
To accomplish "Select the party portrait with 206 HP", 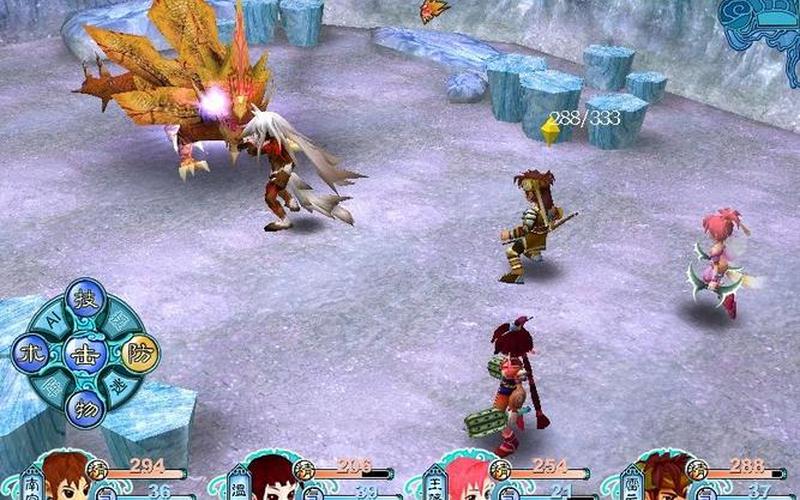I will 268,480.
